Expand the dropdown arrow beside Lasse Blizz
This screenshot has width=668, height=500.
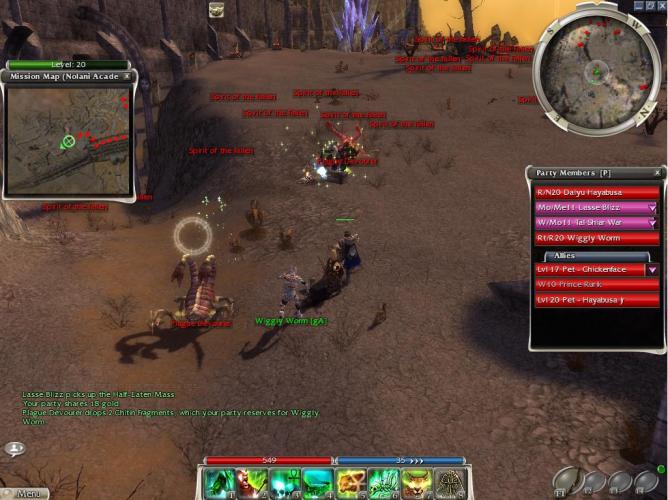click(652, 207)
